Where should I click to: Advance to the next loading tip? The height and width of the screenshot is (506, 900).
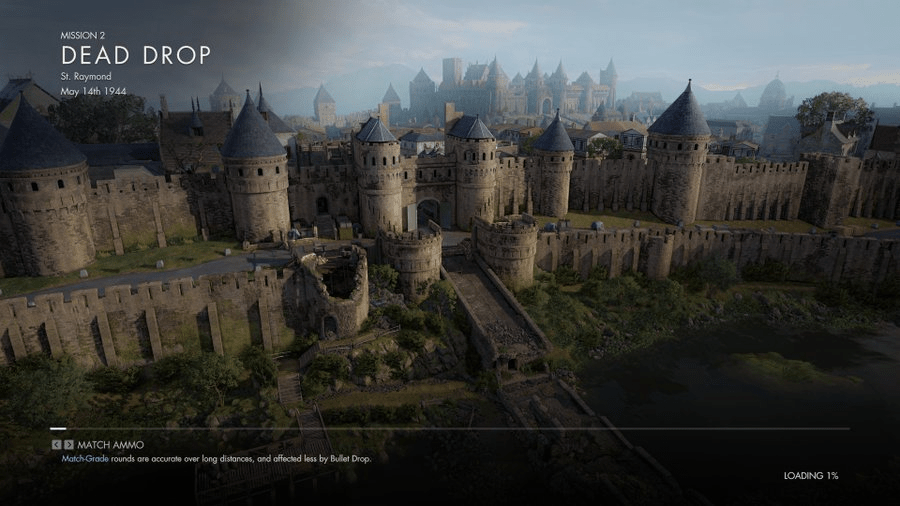tap(69, 444)
